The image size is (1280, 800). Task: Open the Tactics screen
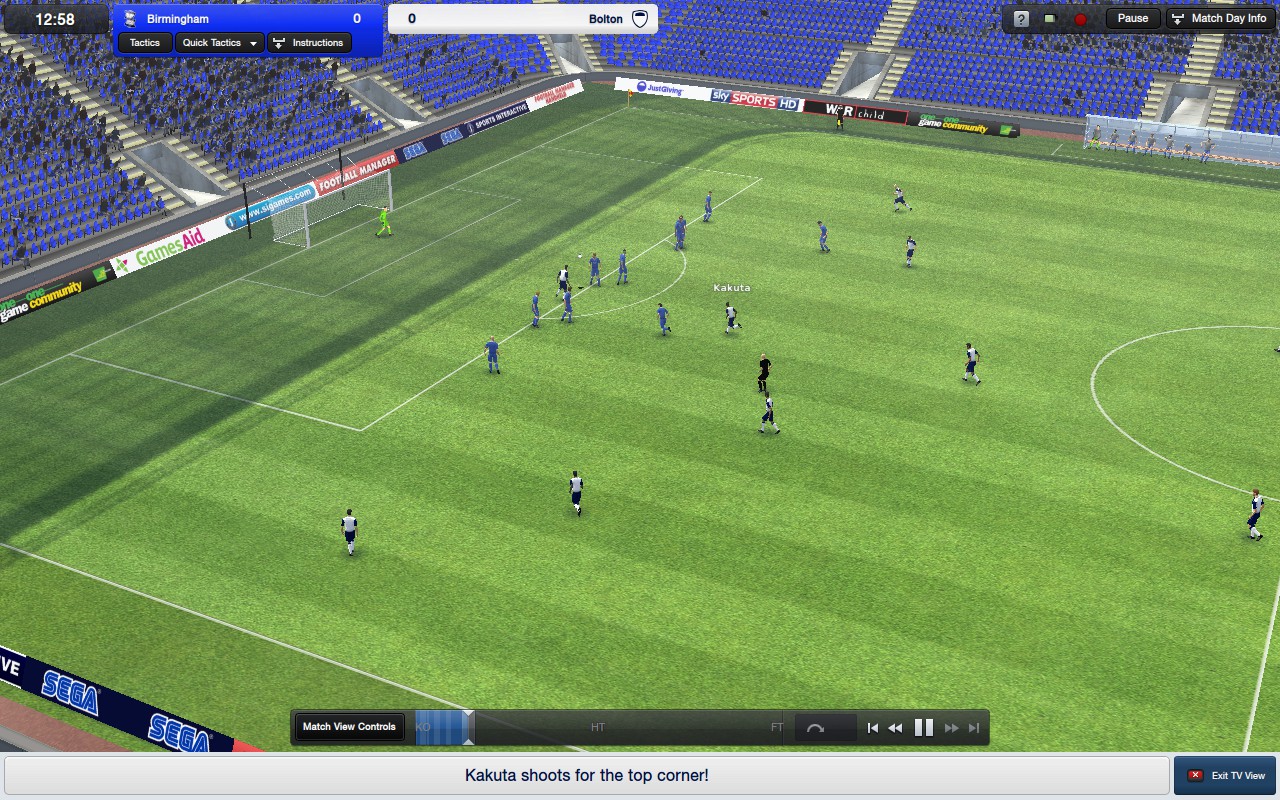tap(145, 43)
